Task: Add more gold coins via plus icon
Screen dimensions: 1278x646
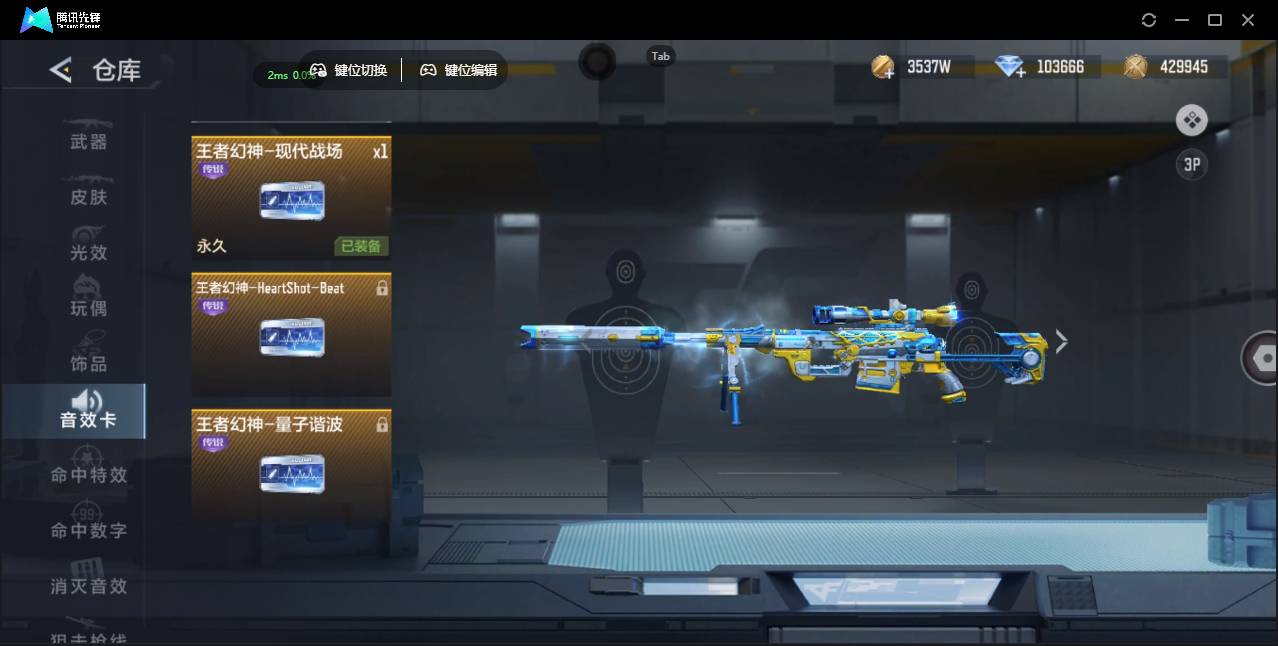Action: 883,68
